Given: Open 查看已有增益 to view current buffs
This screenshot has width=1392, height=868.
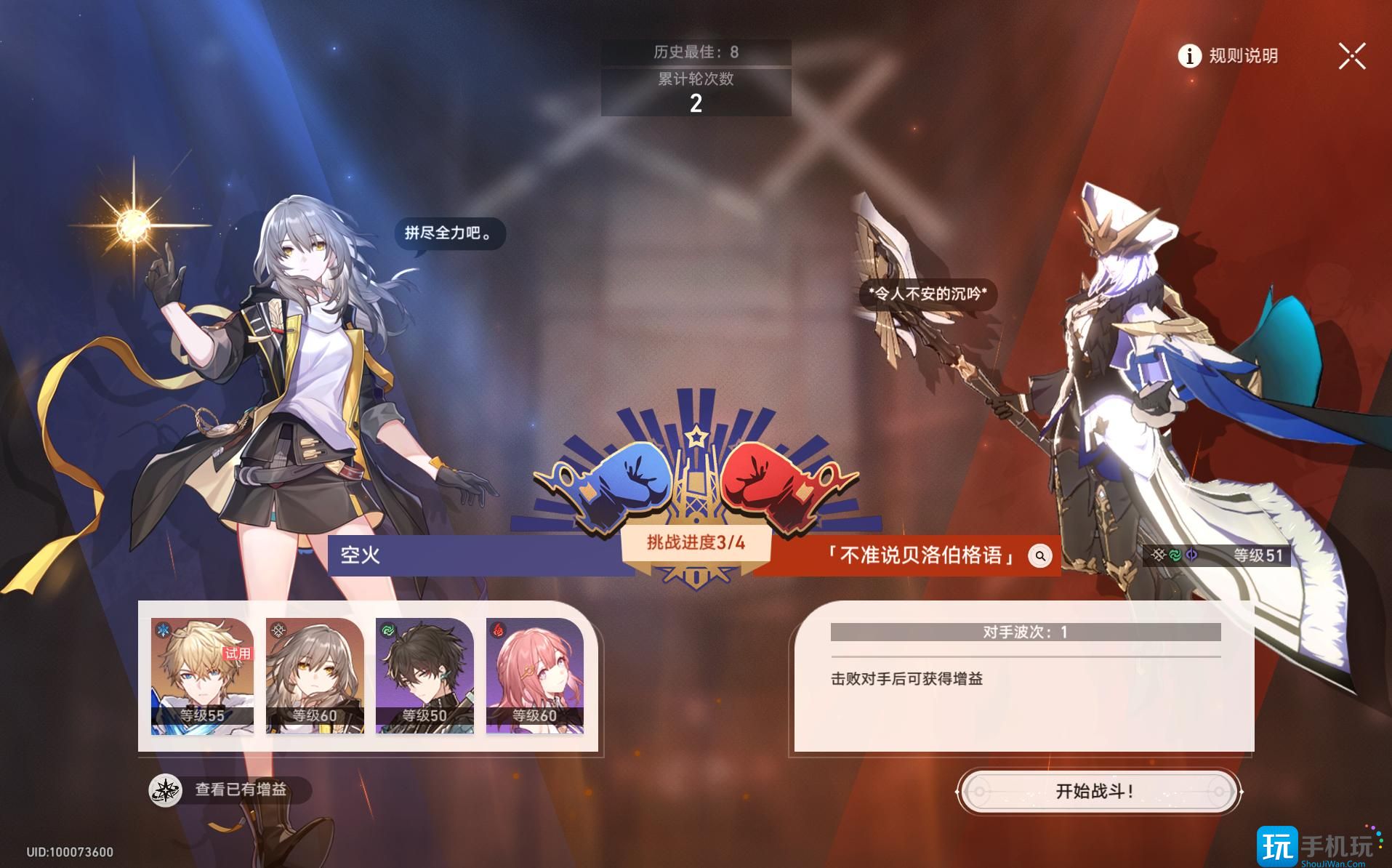Looking at the screenshot, I should [x=240, y=792].
